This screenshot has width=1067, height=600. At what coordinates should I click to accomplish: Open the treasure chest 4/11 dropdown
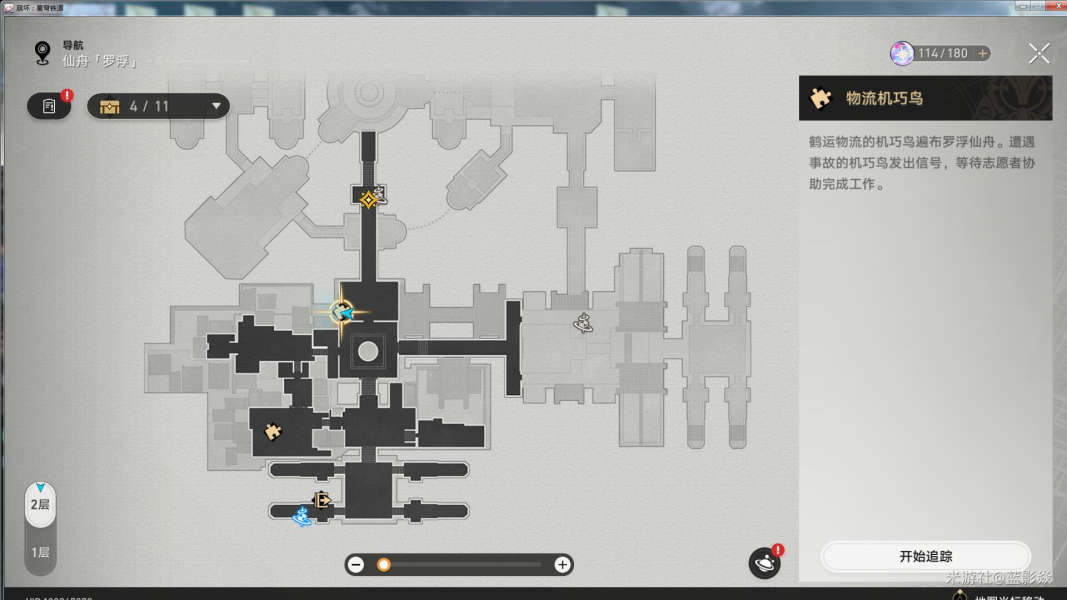click(x=158, y=106)
